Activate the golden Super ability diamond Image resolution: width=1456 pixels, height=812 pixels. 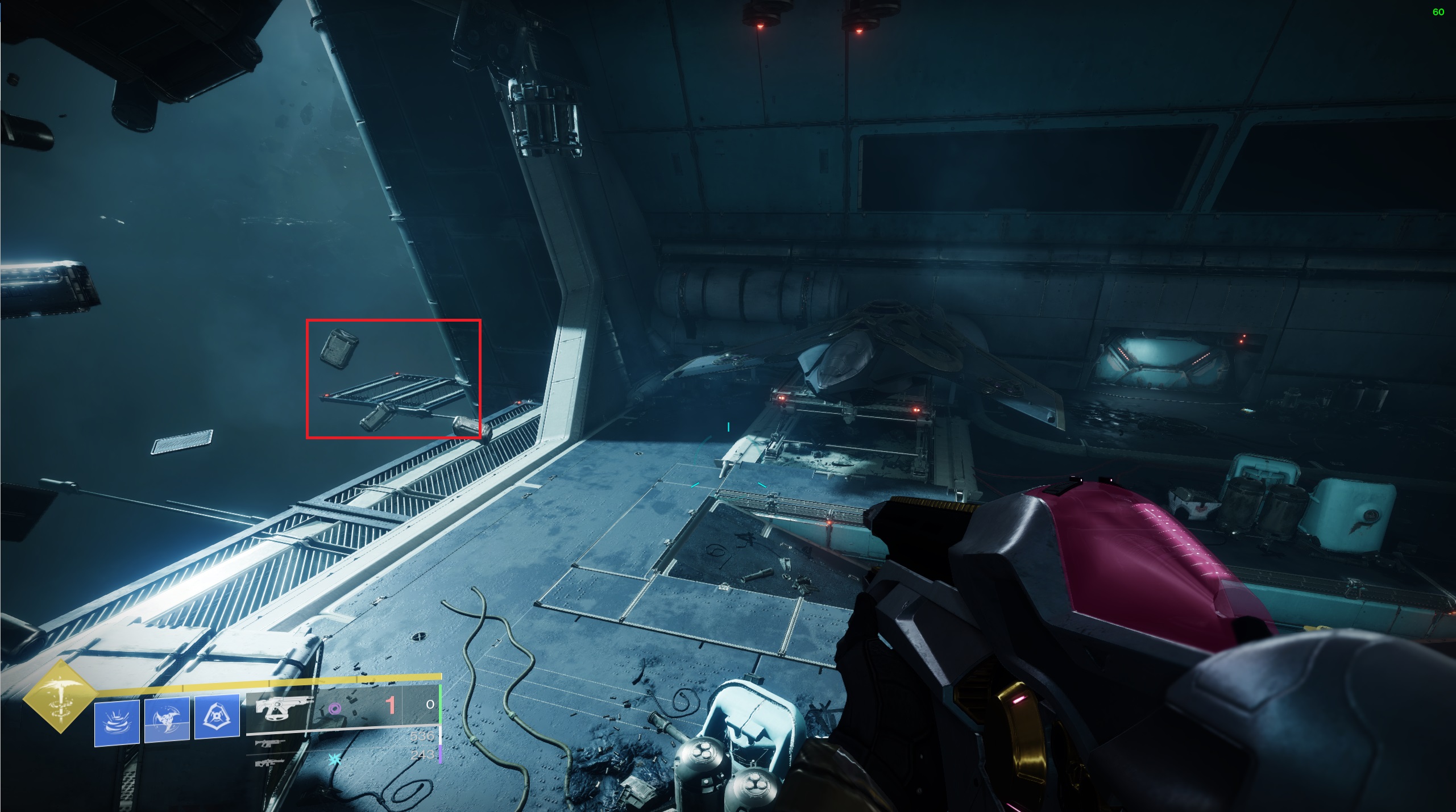point(60,697)
